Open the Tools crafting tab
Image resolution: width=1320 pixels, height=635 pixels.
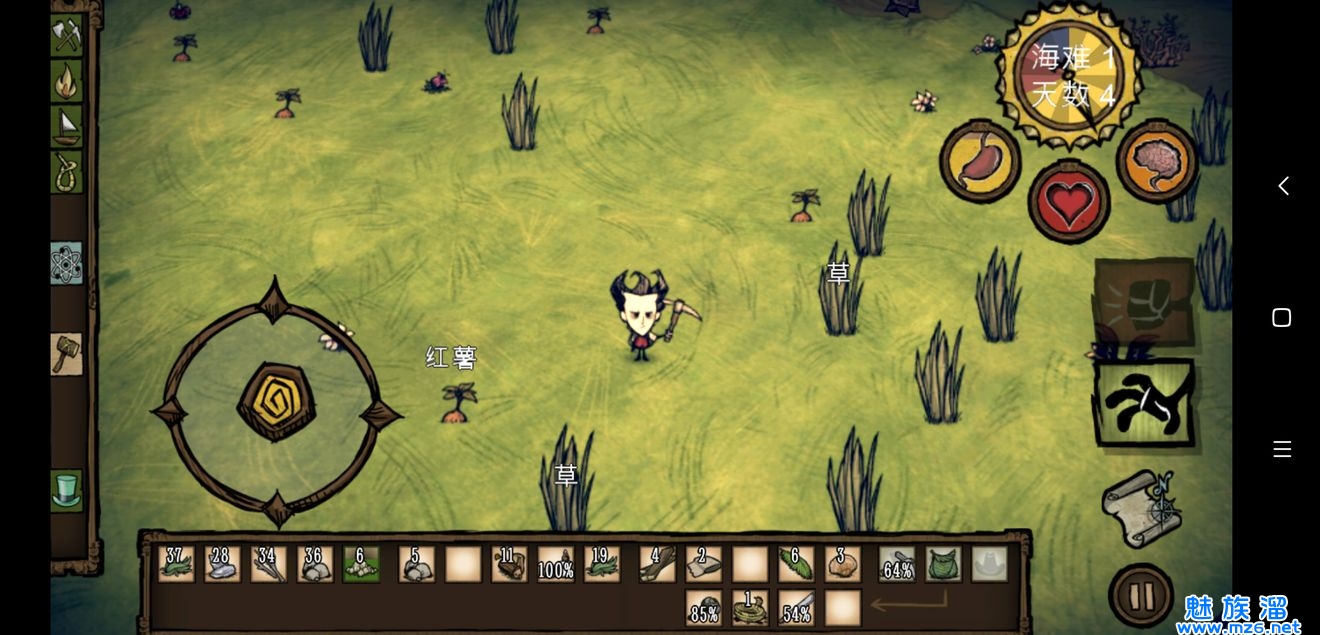[67, 36]
